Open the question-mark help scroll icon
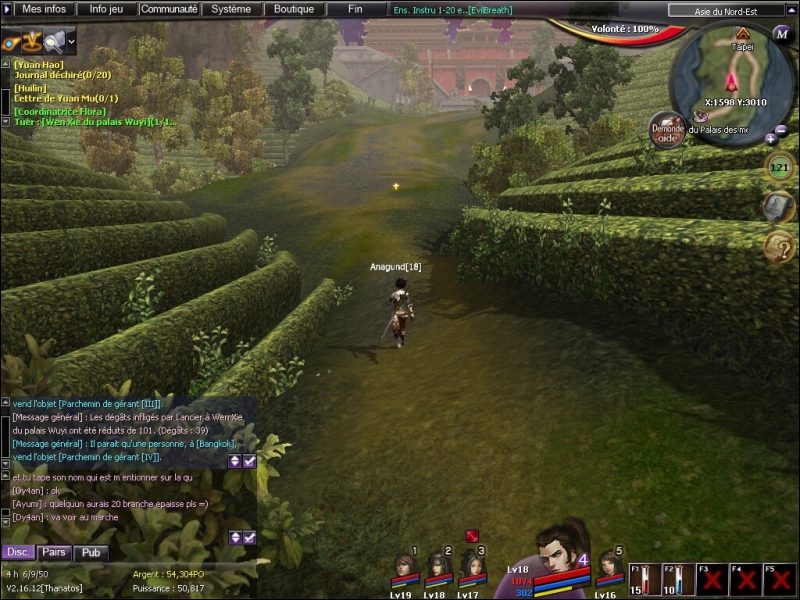This screenshot has height=600, width=800. (x=779, y=247)
